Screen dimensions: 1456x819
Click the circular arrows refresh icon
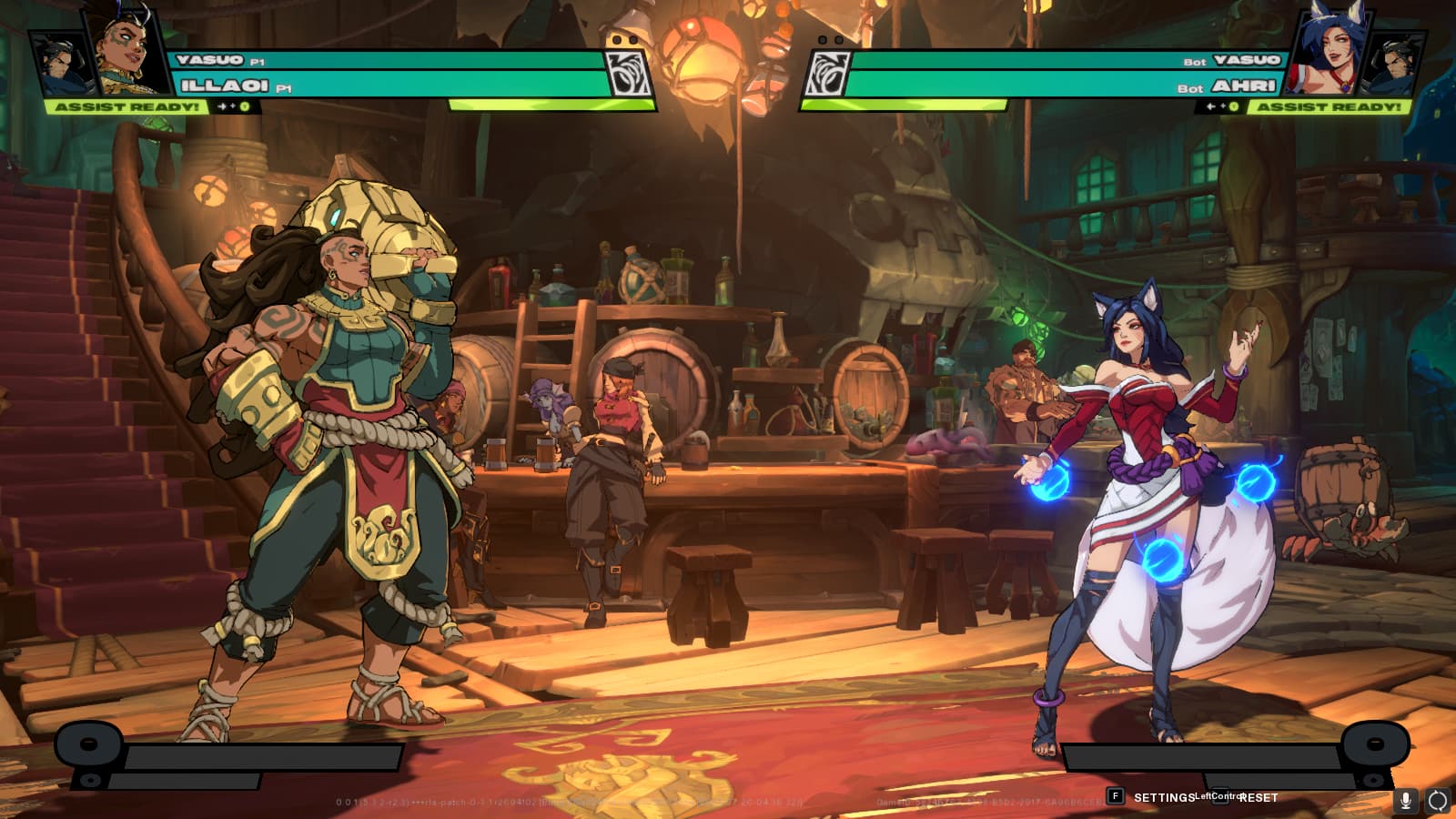point(1437,800)
